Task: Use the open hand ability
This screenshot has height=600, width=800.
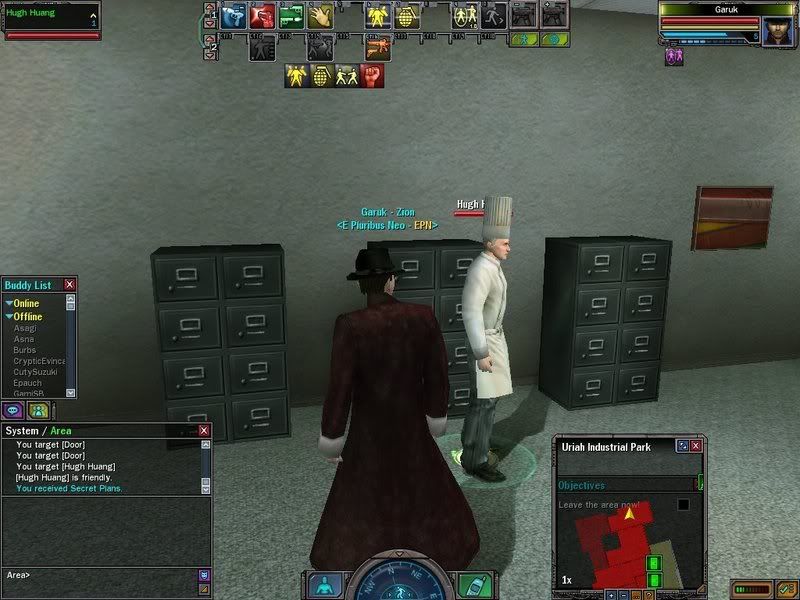Action: (320, 16)
